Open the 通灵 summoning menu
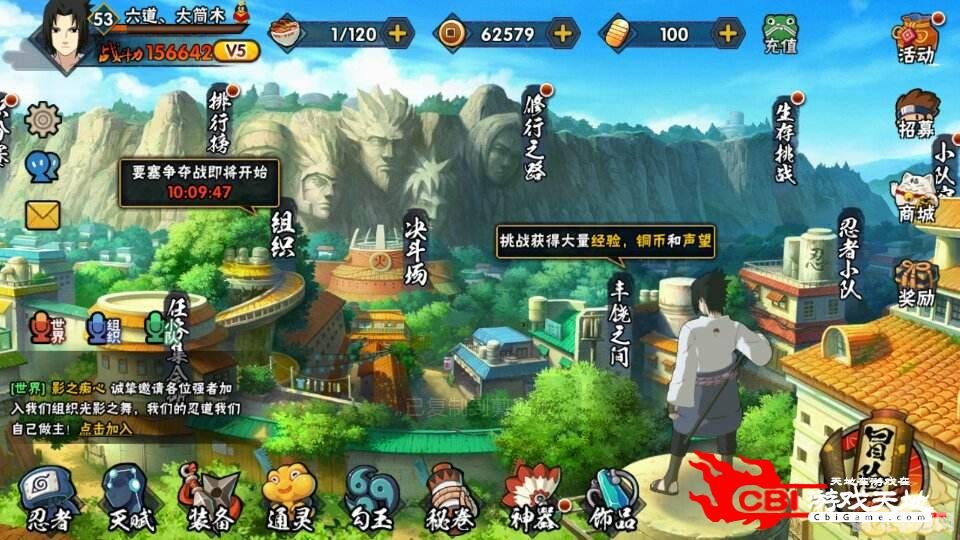The image size is (960, 540). click(289, 495)
